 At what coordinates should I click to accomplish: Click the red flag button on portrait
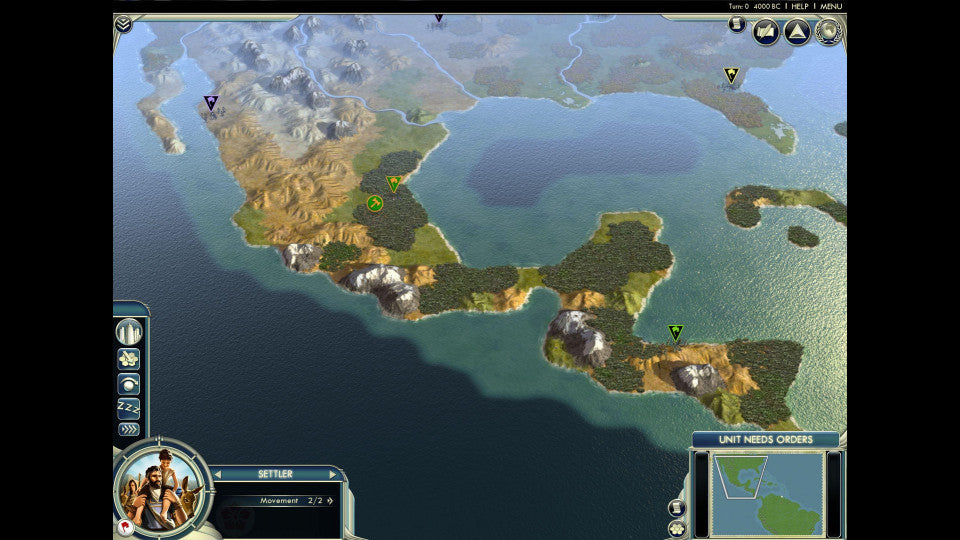[x=125, y=527]
